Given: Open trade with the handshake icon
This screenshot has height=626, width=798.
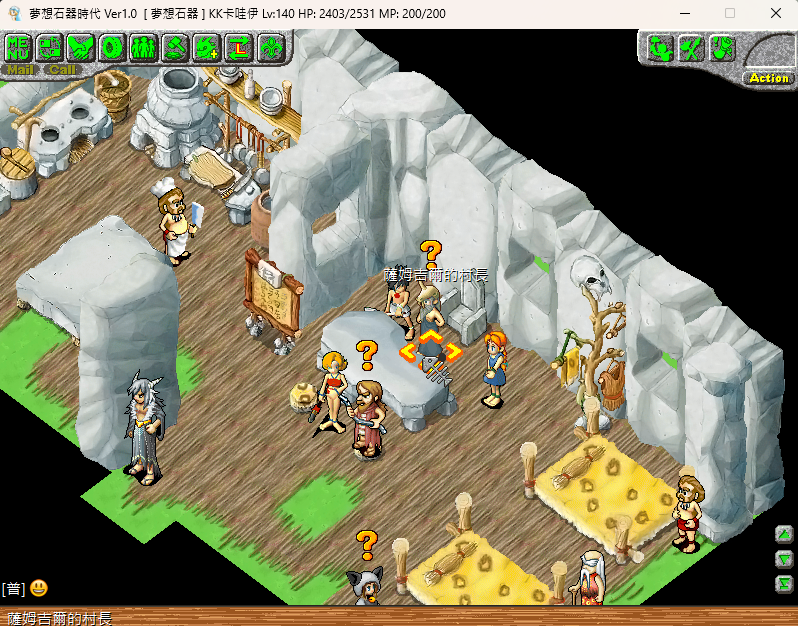Looking at the screenshot, I should tap(81, 47).
